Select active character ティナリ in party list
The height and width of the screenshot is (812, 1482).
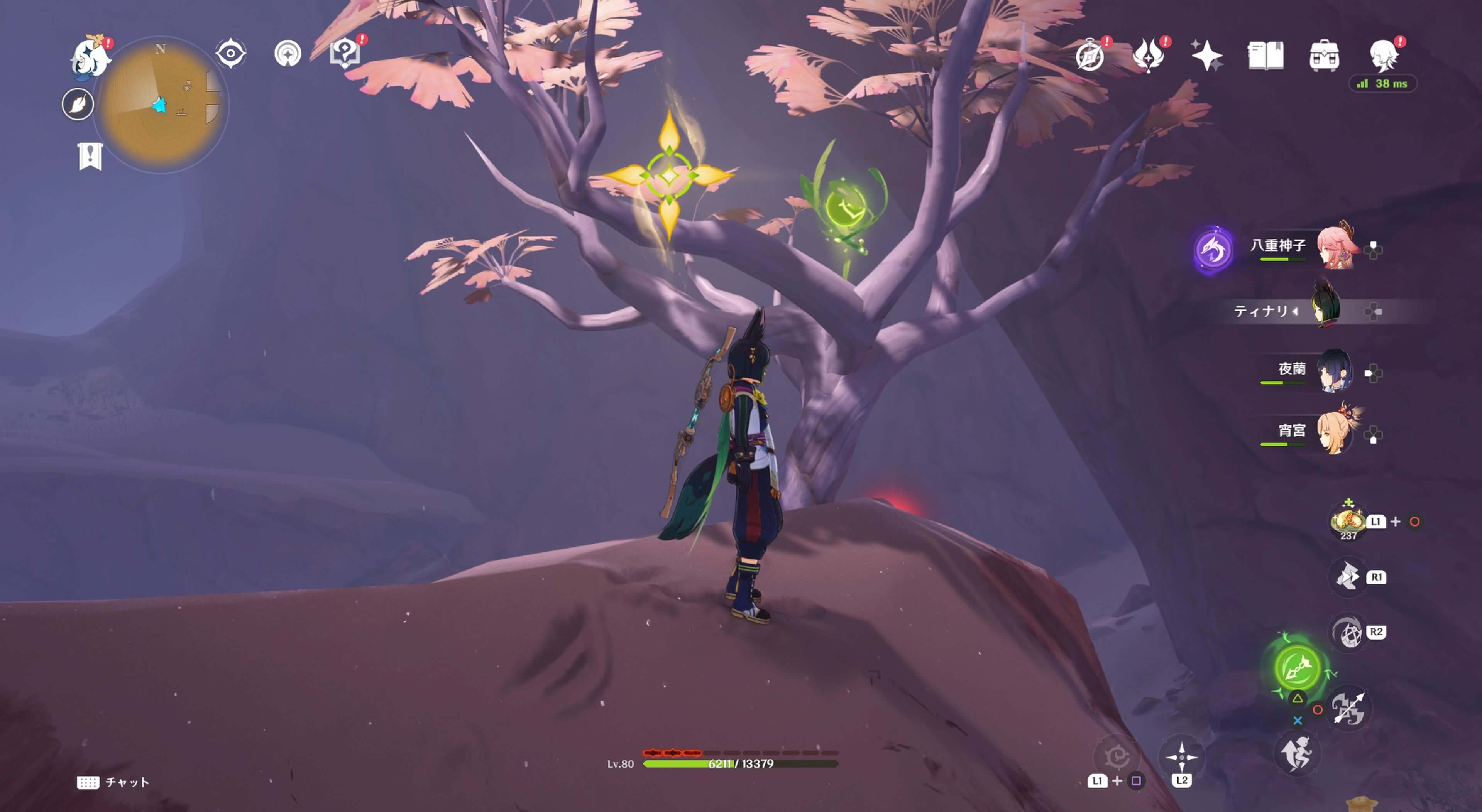[x=1327, y=311]
